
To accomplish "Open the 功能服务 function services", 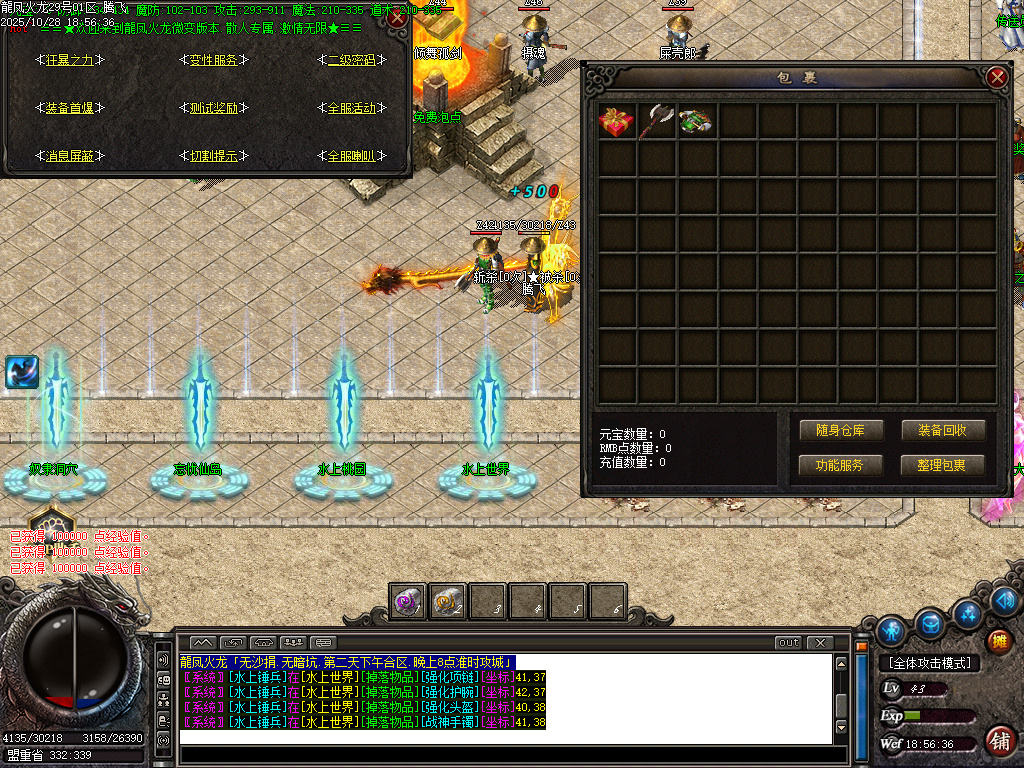I will pyautogui.click(x=840, y=465).
